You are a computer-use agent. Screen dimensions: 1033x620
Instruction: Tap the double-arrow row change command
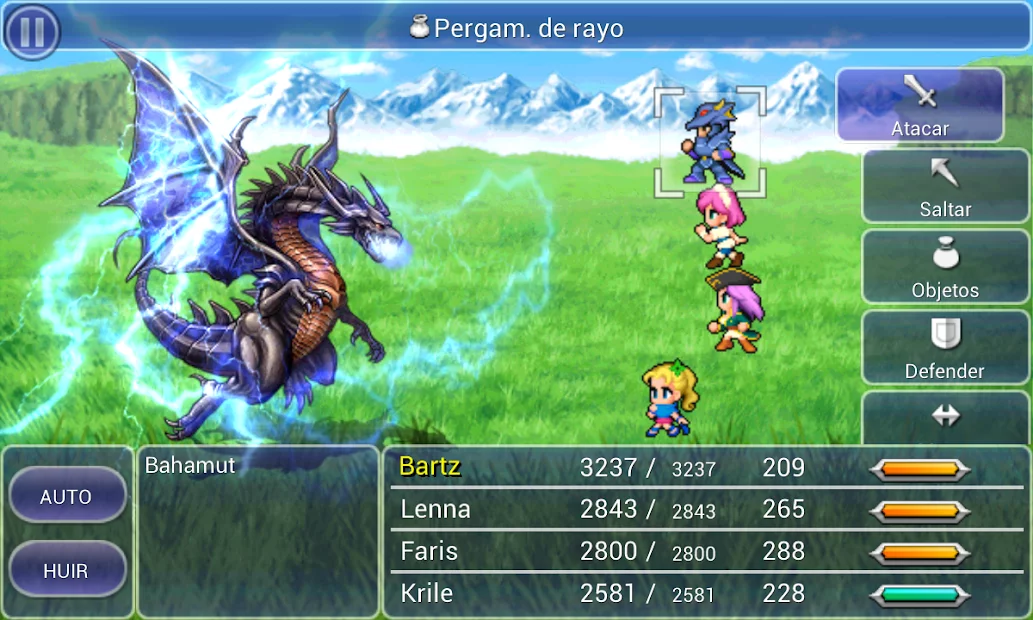tap(945, 418)
